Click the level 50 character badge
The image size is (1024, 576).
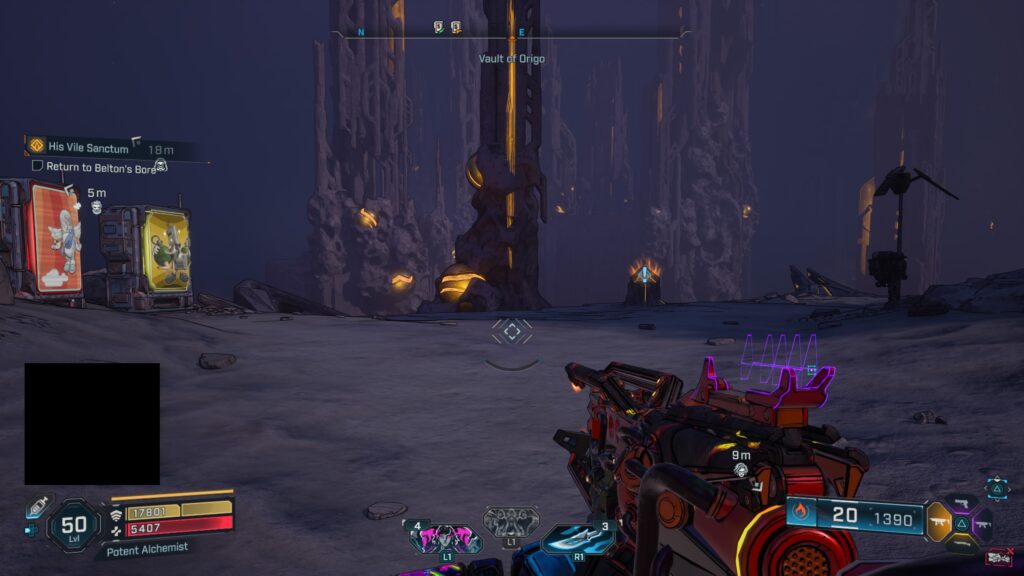pos(74,525)
